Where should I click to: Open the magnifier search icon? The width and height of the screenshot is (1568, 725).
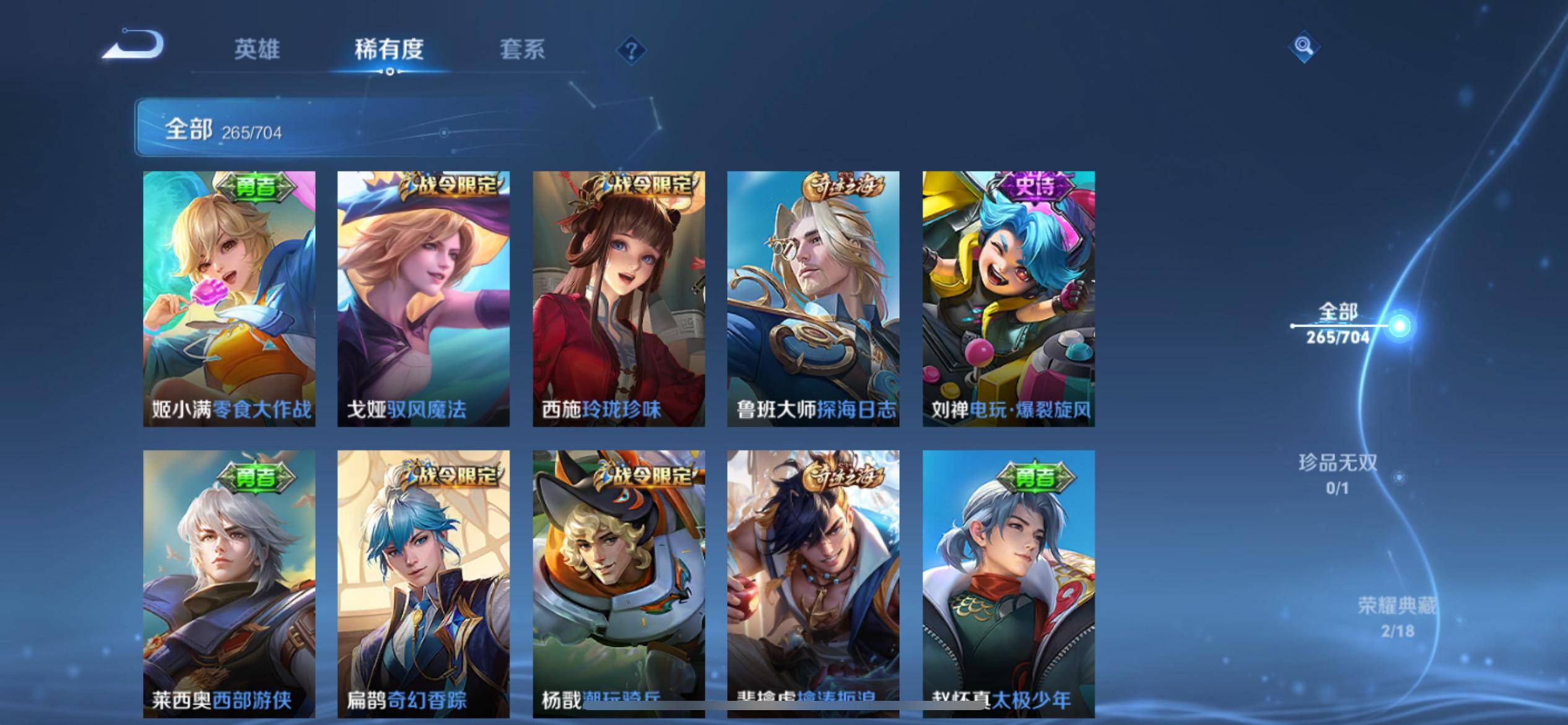click(1304, 46)
